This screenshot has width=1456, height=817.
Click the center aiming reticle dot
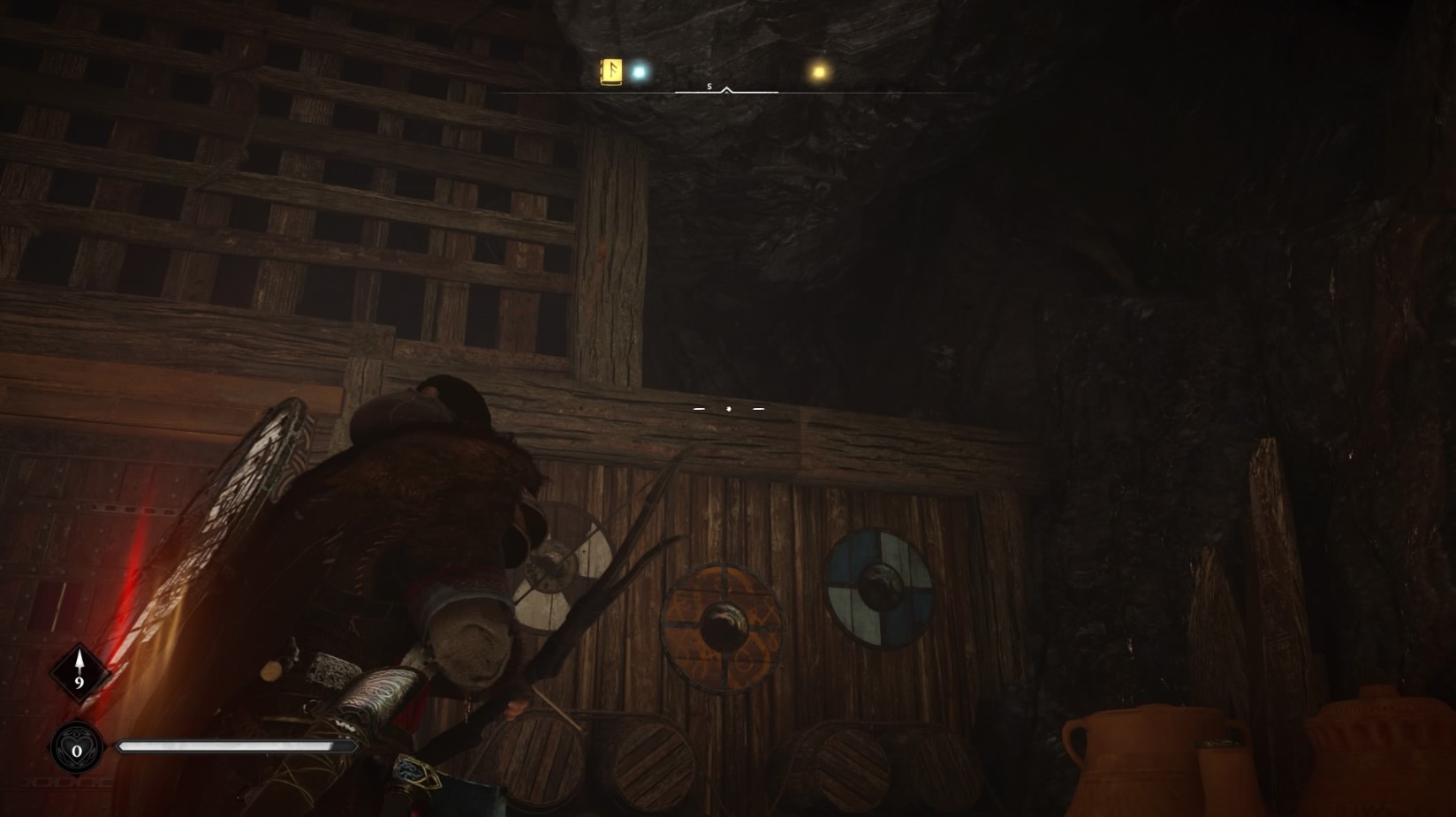[x=728, y=408]
